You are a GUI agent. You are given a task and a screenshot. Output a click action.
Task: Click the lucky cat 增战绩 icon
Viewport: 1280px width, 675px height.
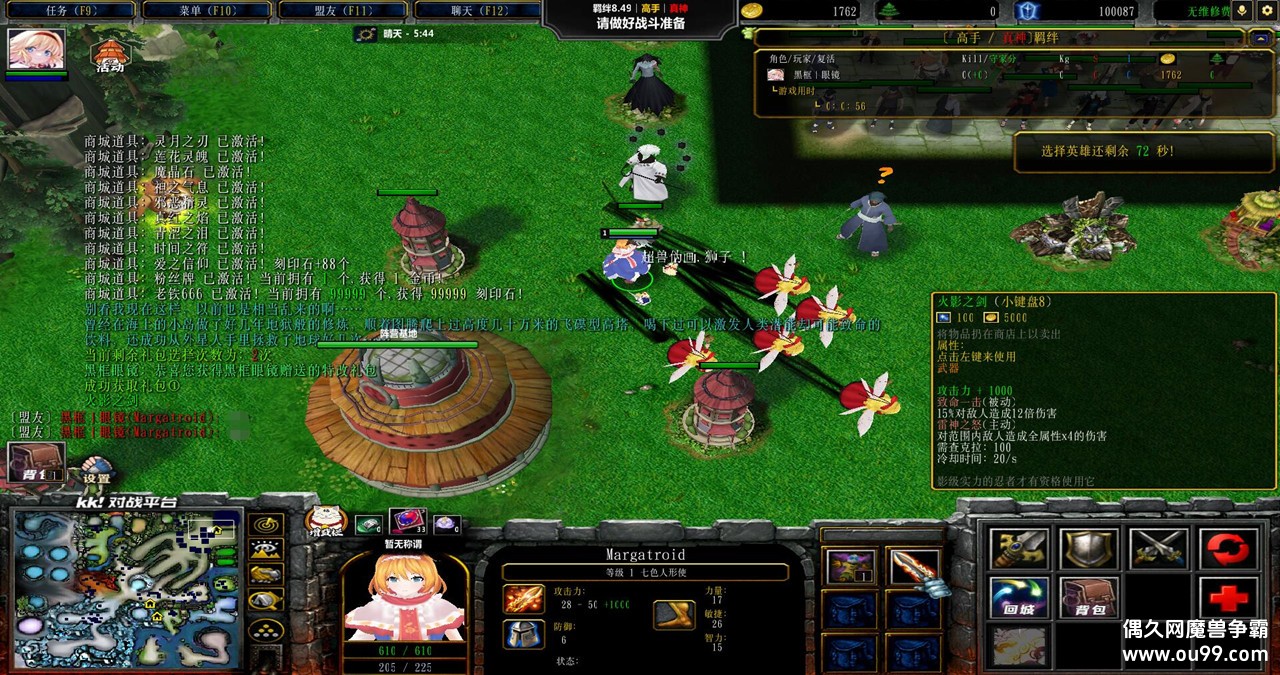coord(326,520)
